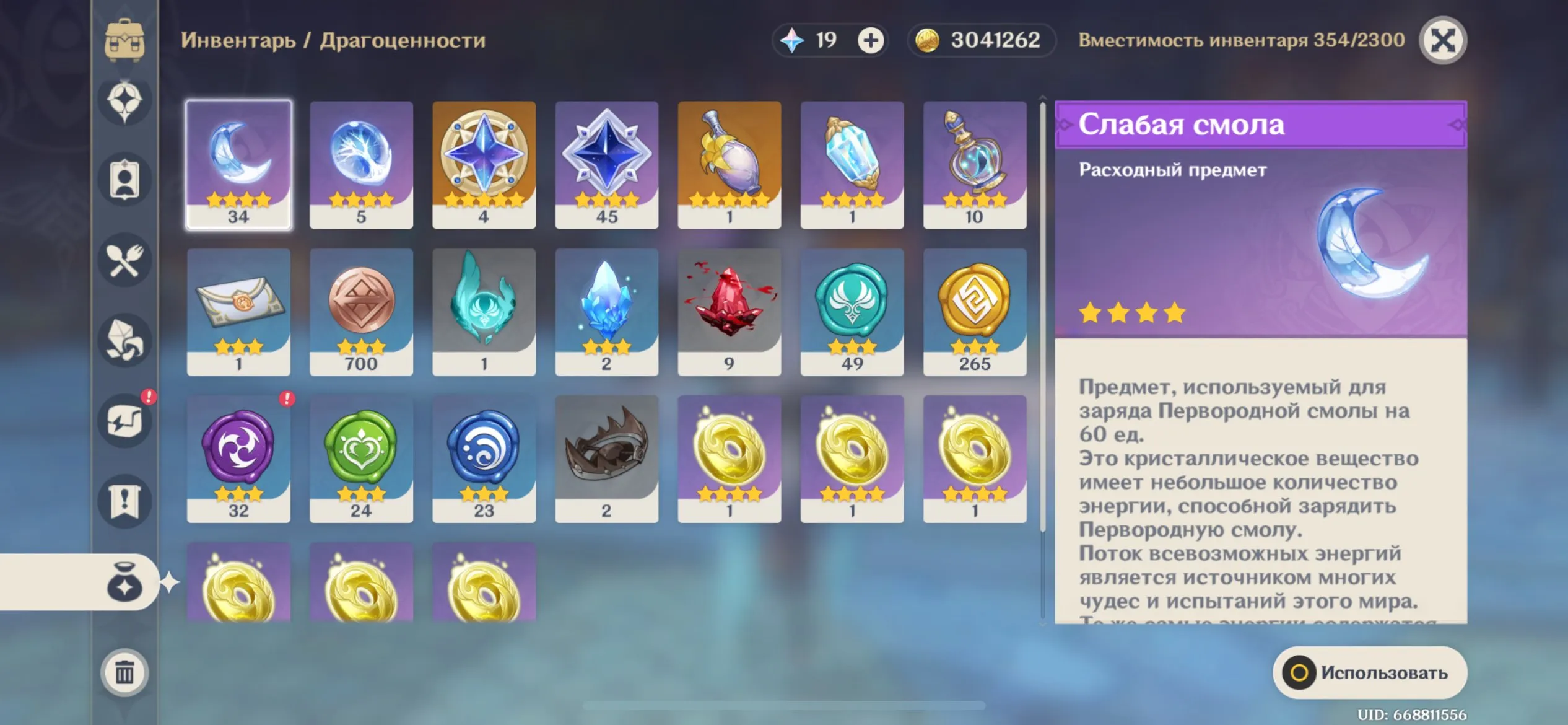The height and width of the screenshot is (725, 1568).
Task: Select the purple Electro Sigil slot
Action: 238,459
